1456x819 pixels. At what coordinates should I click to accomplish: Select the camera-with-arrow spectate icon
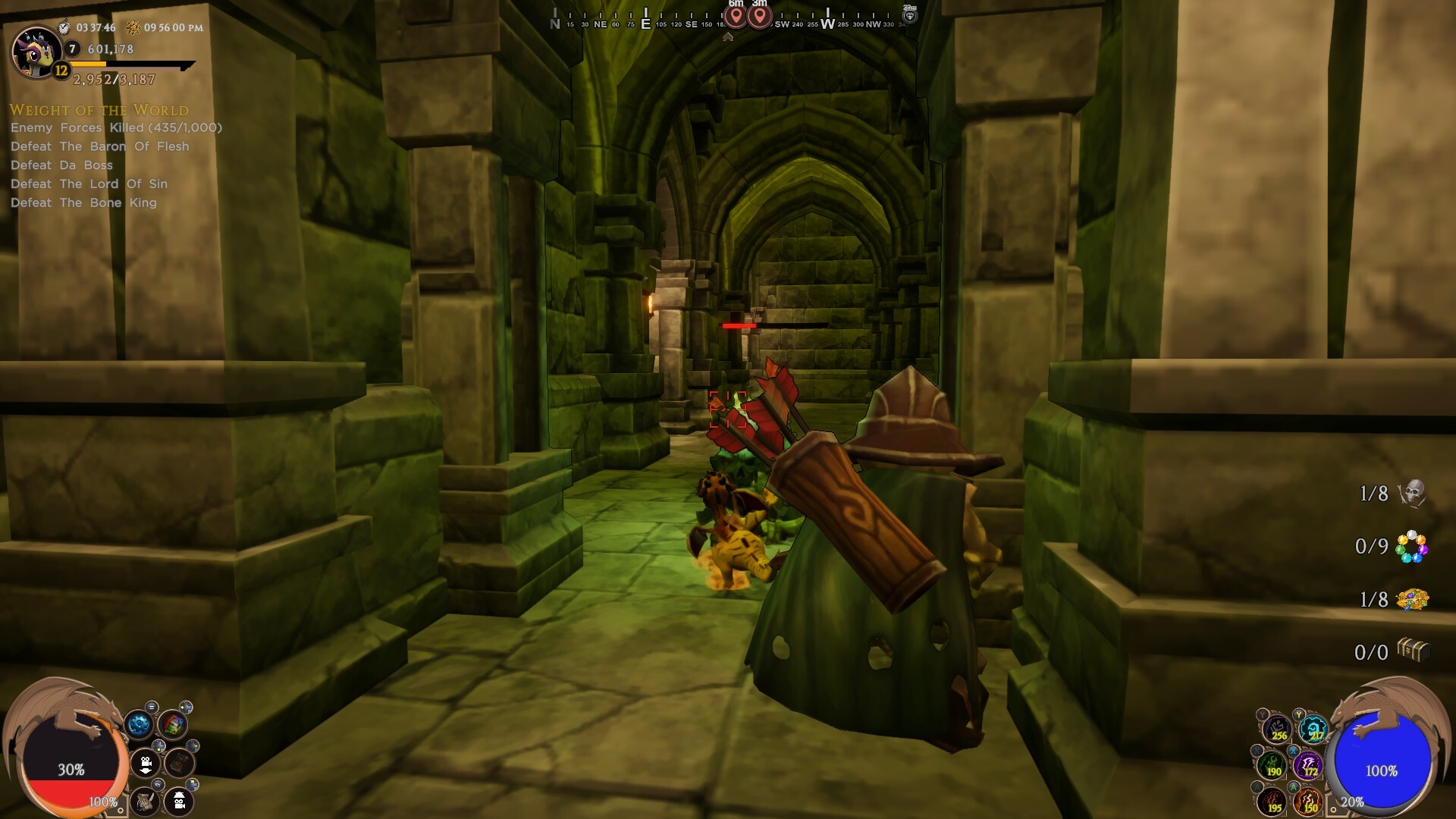pos(145,764)
